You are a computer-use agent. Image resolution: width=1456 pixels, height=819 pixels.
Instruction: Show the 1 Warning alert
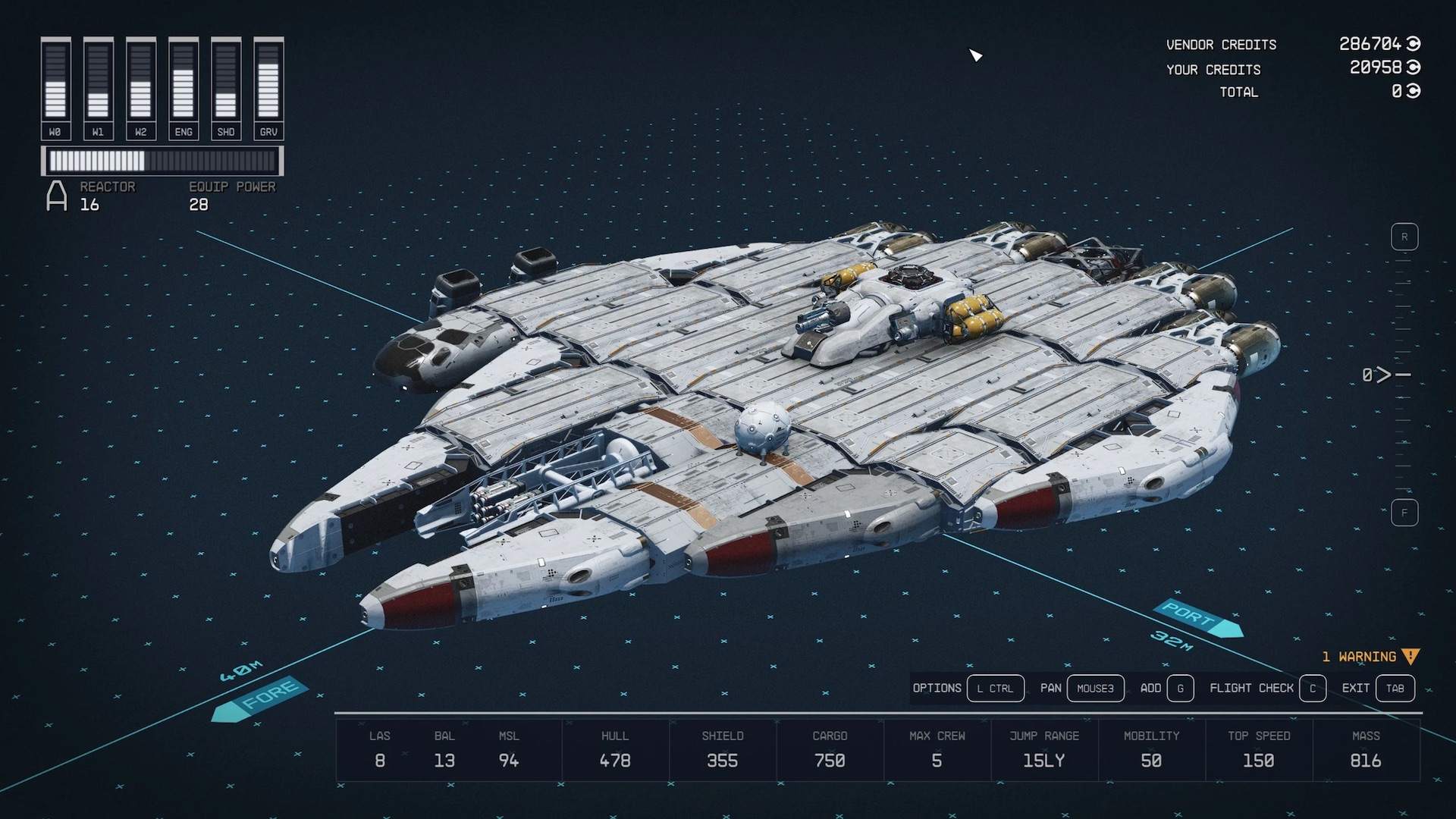1369,657
